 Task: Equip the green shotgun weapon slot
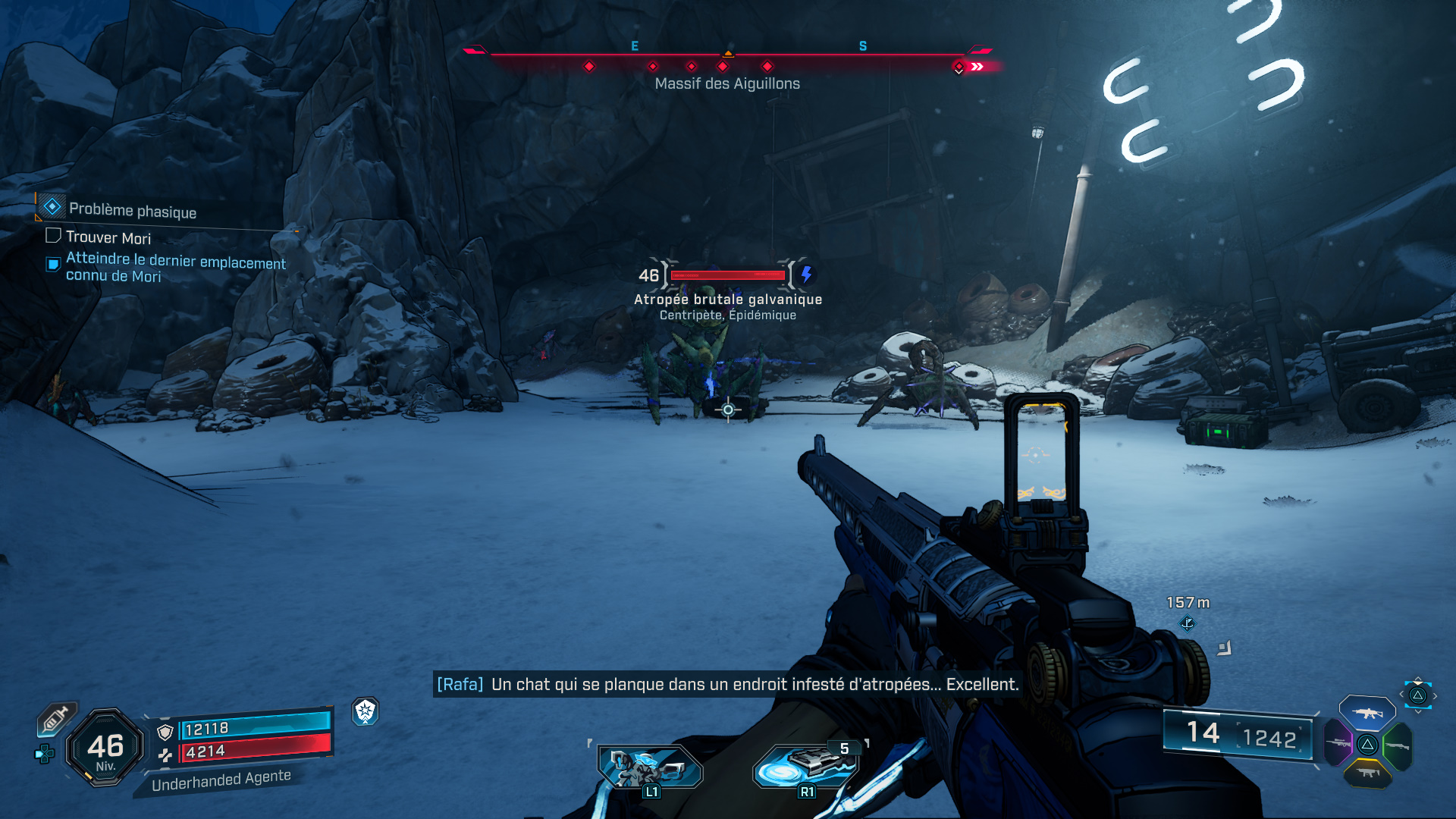tap(1397, 745)
